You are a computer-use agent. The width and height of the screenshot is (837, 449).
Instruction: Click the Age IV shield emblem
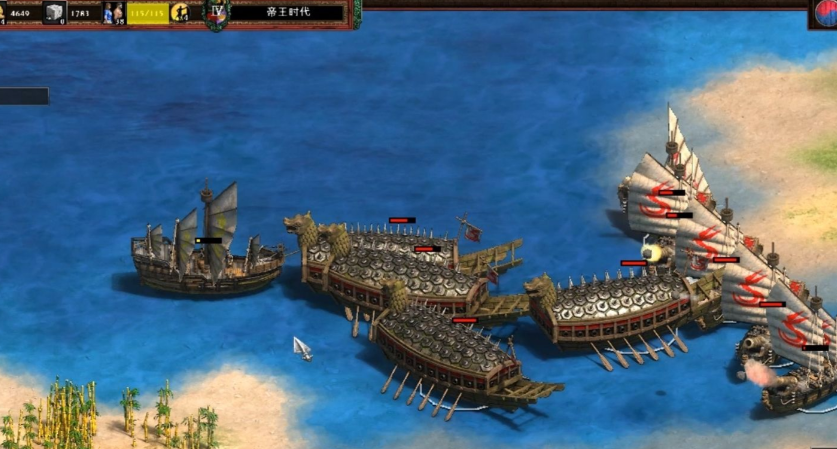[x=217, y=13]
